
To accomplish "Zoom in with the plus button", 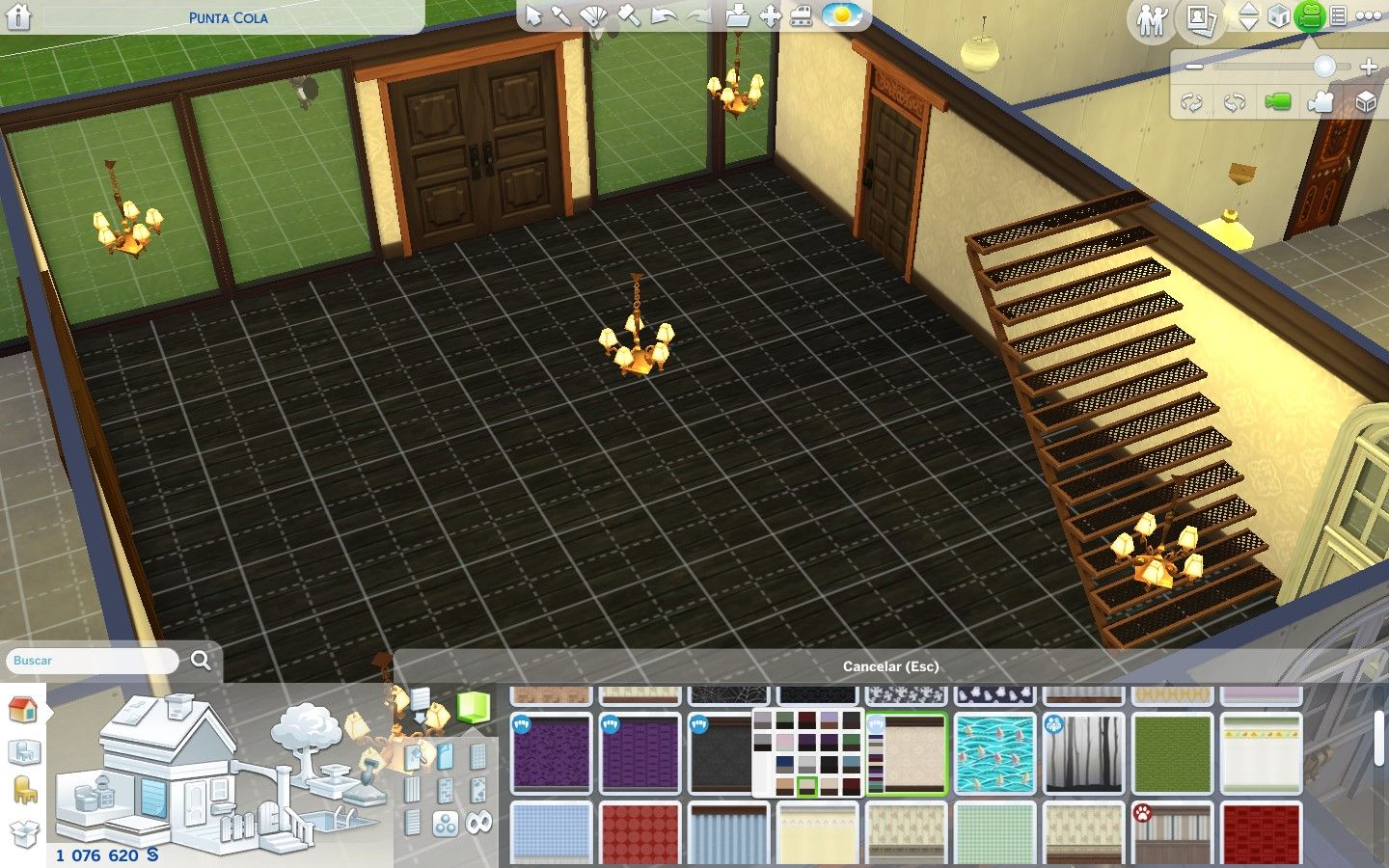I will [1368, 67].
